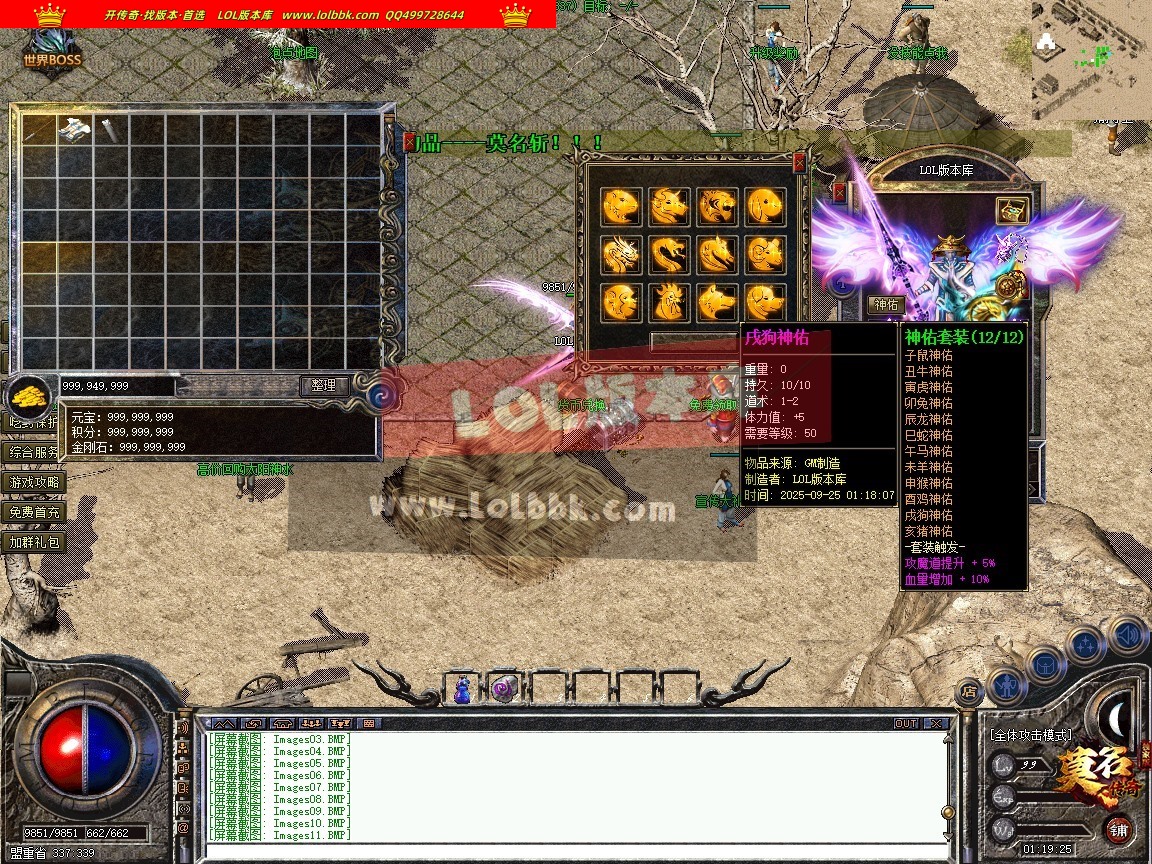1152x864 pixels.
Task: Use the blue potion in the hotbar
Action: (x=462, y=689)
